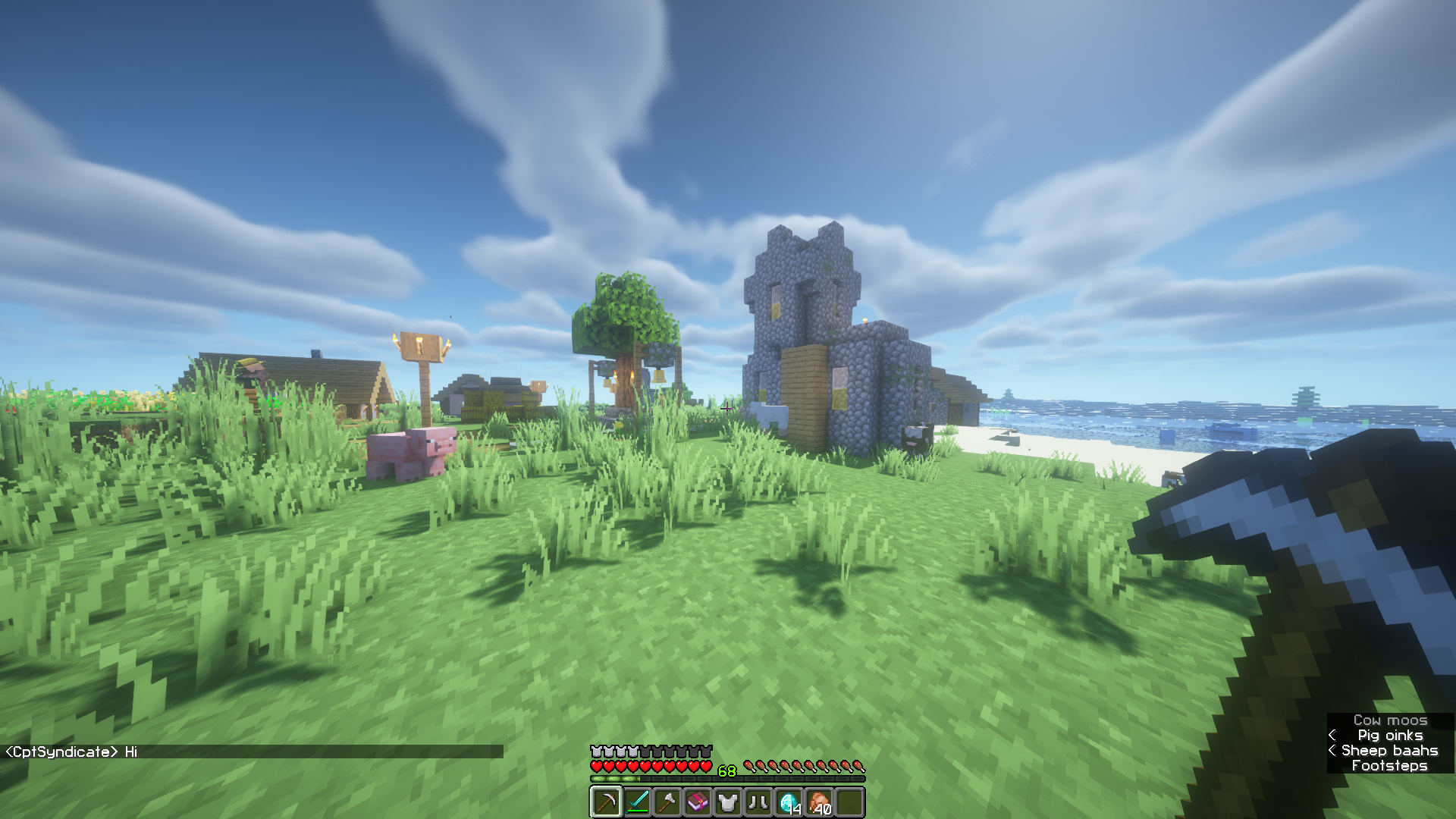Click the crosshair at screen center
The height and width of the screenshot is (819, 1456).
(726, 409)
